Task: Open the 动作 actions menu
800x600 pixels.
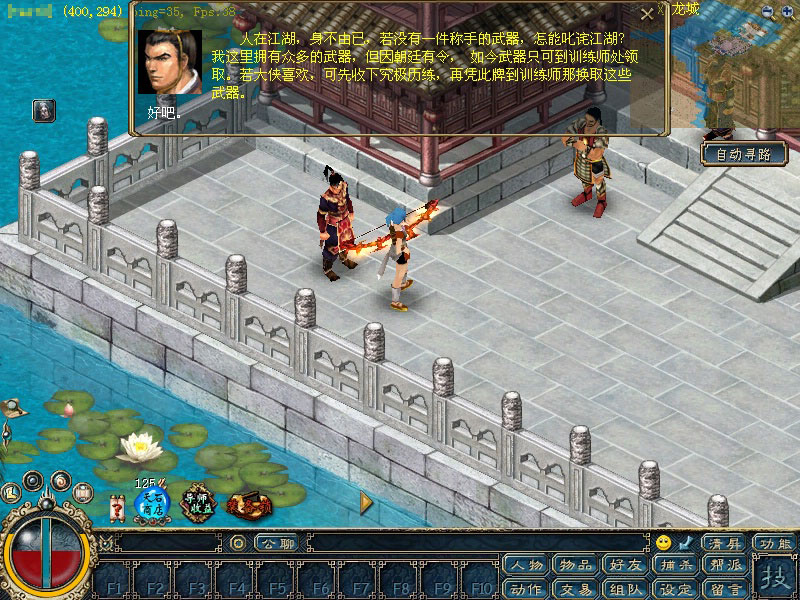Action: (x=526, y=588)
